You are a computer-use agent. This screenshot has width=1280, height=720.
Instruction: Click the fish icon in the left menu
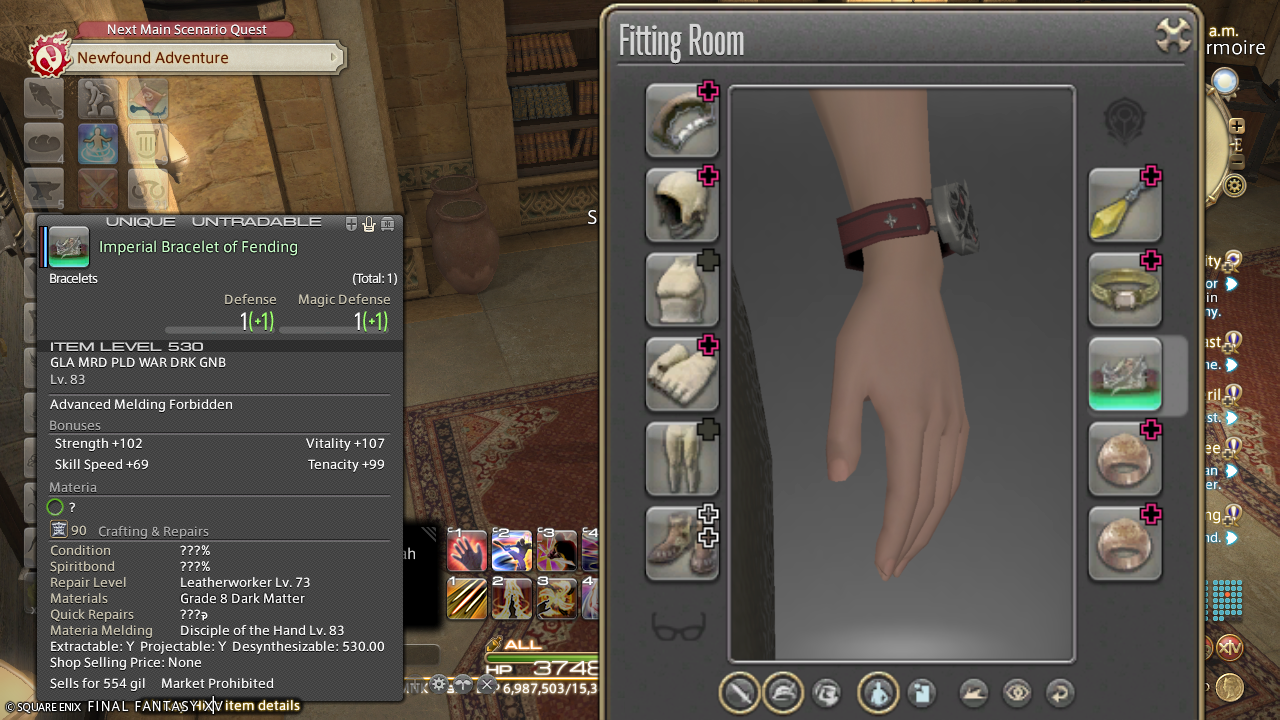pyautogui.click(x=45, y=98)
